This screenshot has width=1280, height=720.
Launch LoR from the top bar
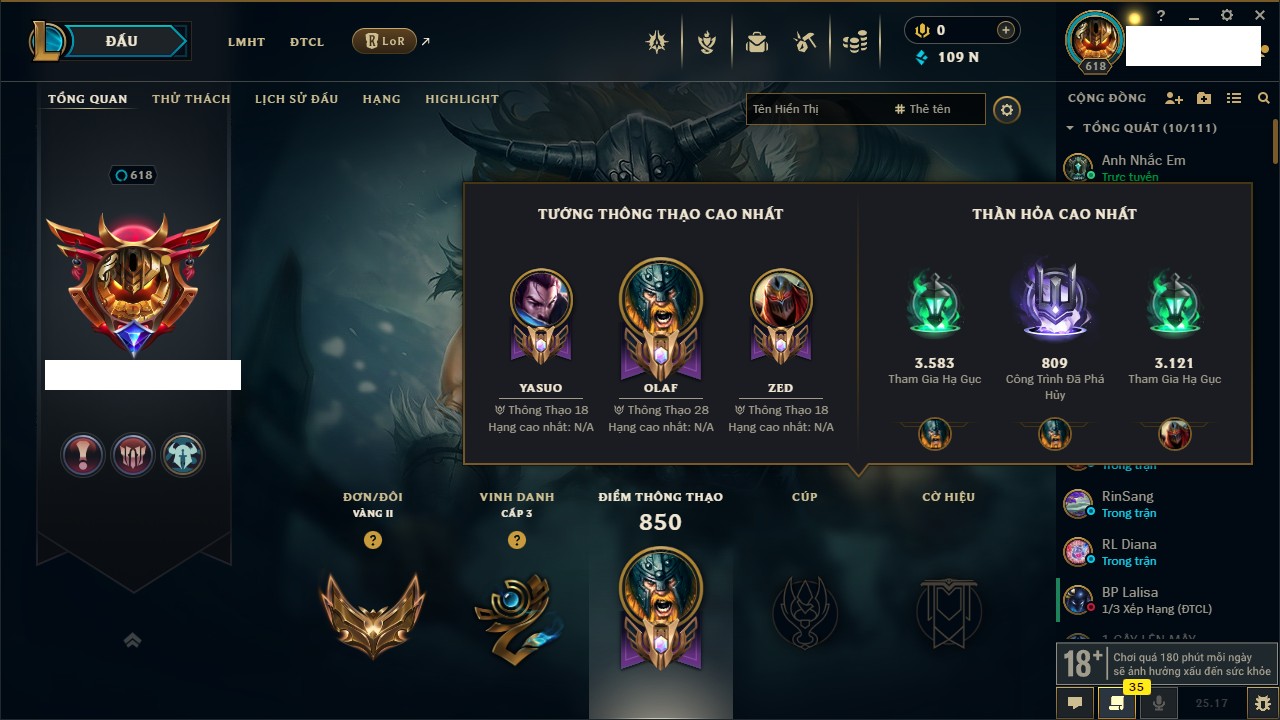coord(385,41)
